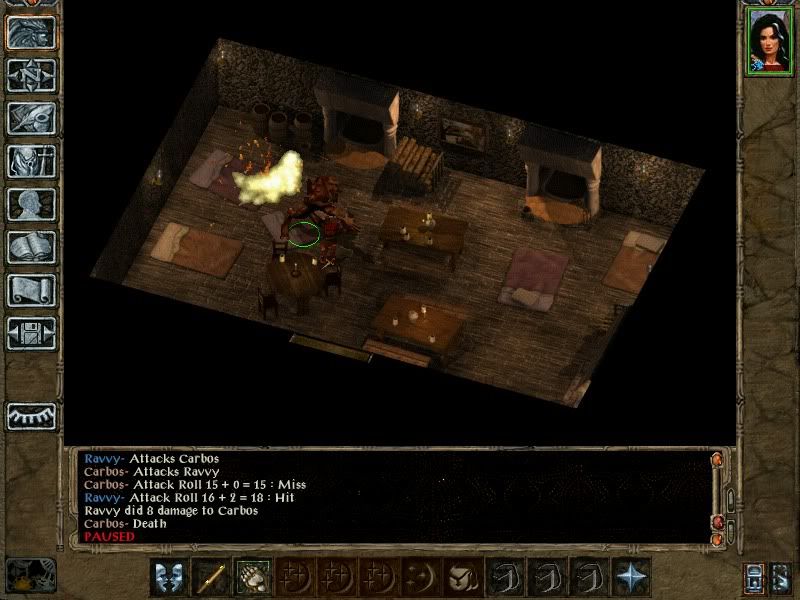Open the area map with the compass button

[x=31, y=75]
